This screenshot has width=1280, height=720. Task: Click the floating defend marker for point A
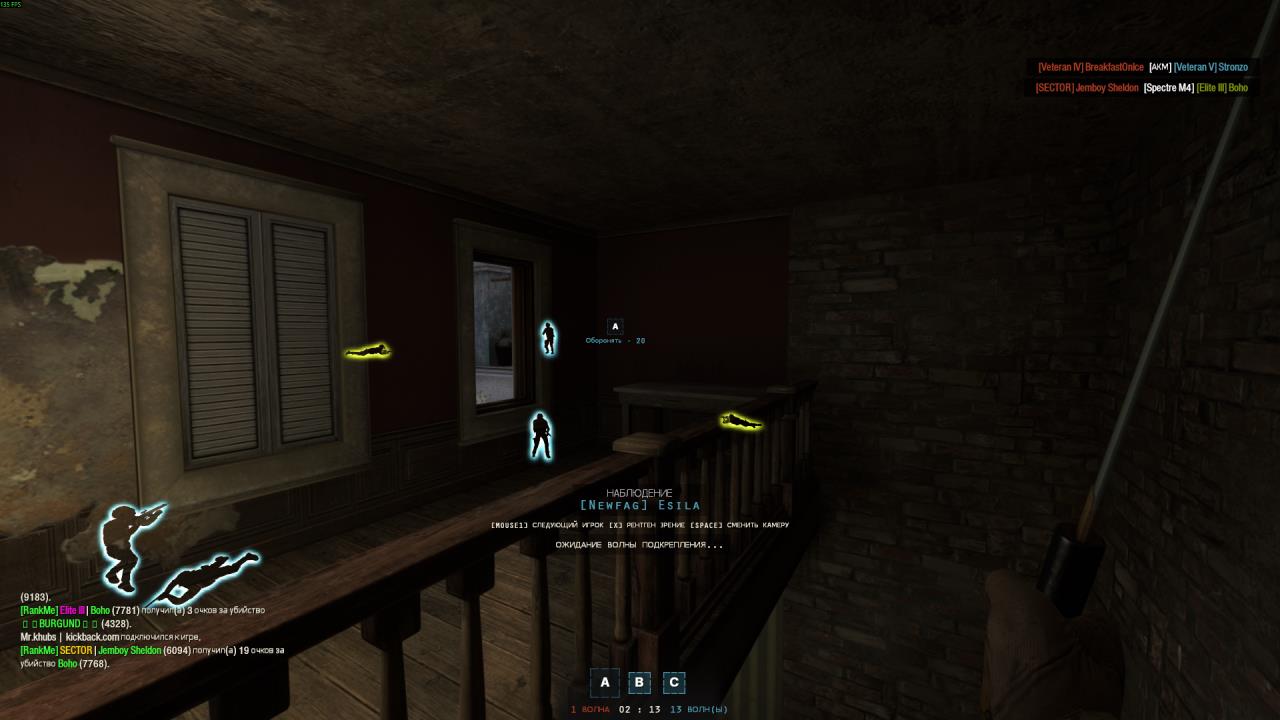click(615, 326)
